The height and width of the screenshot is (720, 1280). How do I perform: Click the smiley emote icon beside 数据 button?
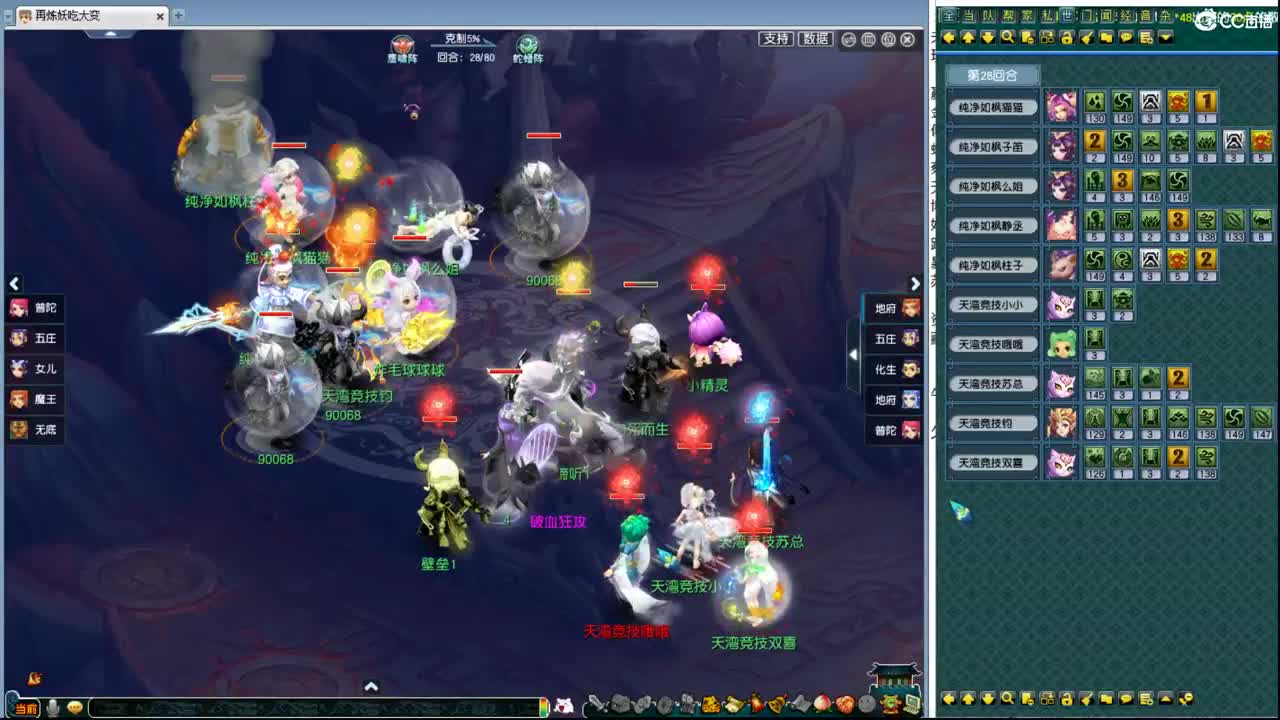pyautogui.click(x=849, y=39)
